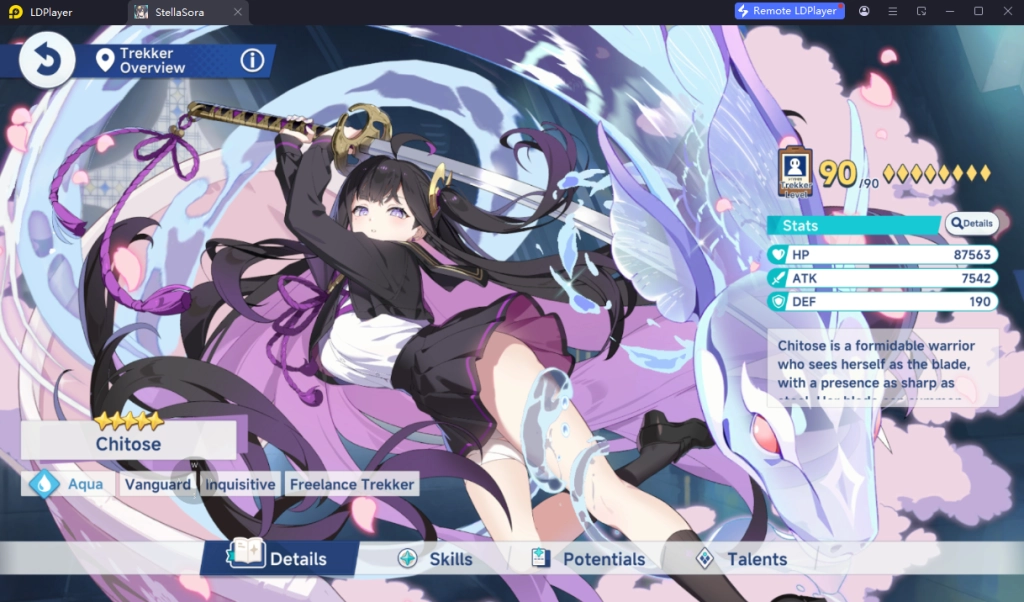Screen dimensions: 1024x602
Task: Select the Vanguard role tag
Action: (157, 484)
